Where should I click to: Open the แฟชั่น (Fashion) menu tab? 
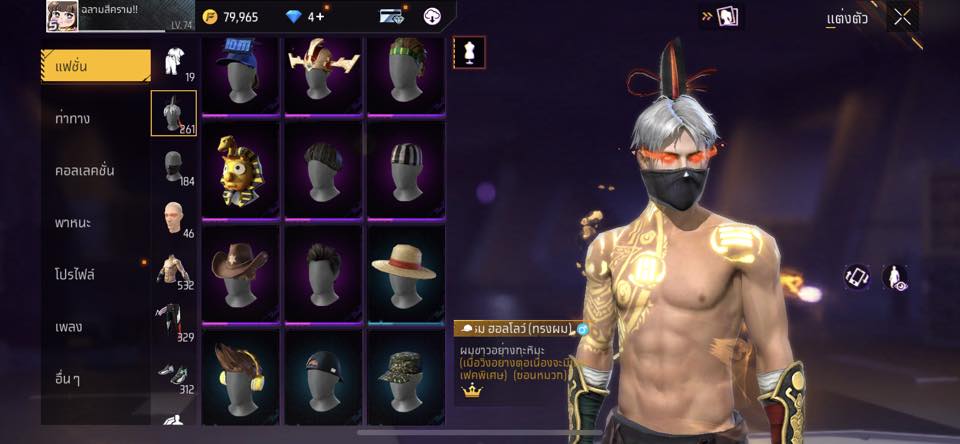(95, 66)
